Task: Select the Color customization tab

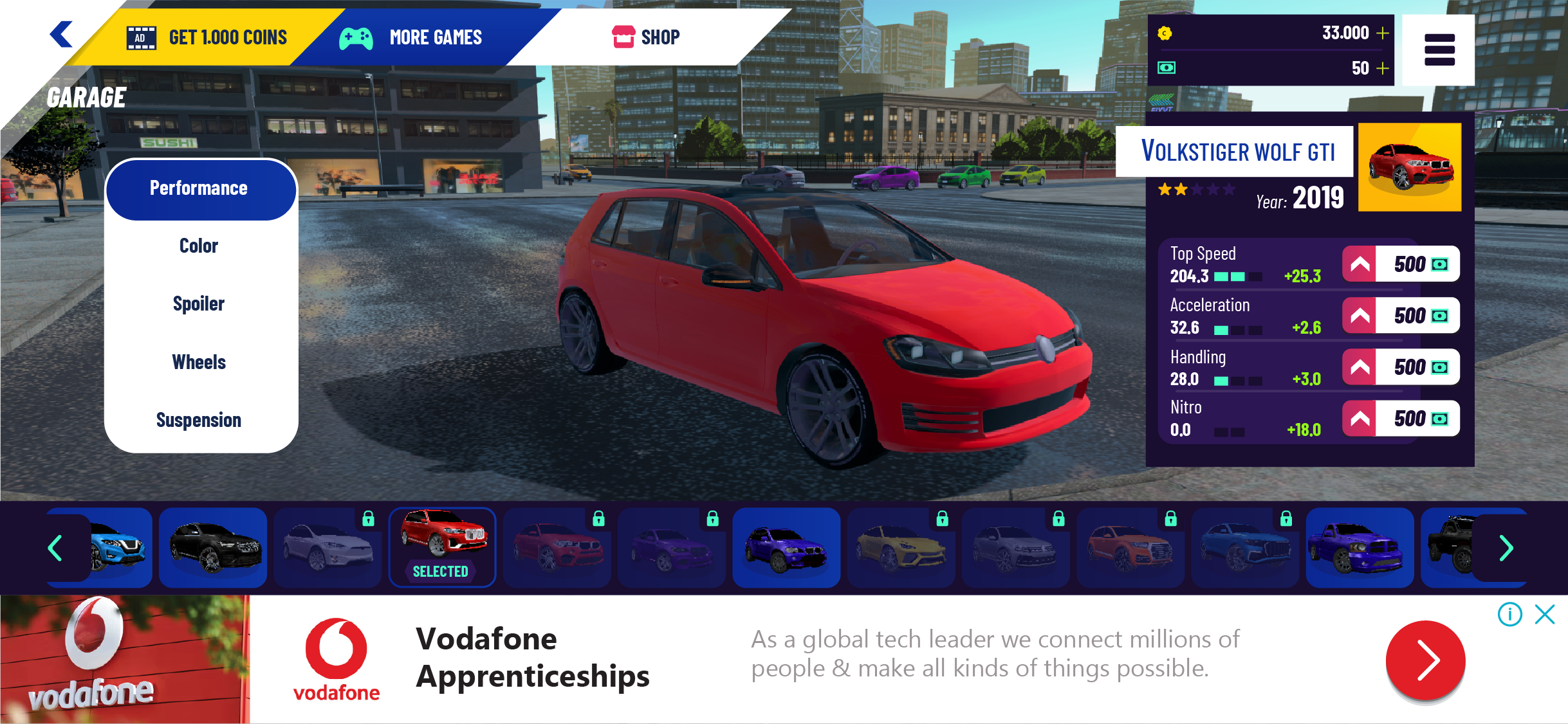Action: click(199, 245)
